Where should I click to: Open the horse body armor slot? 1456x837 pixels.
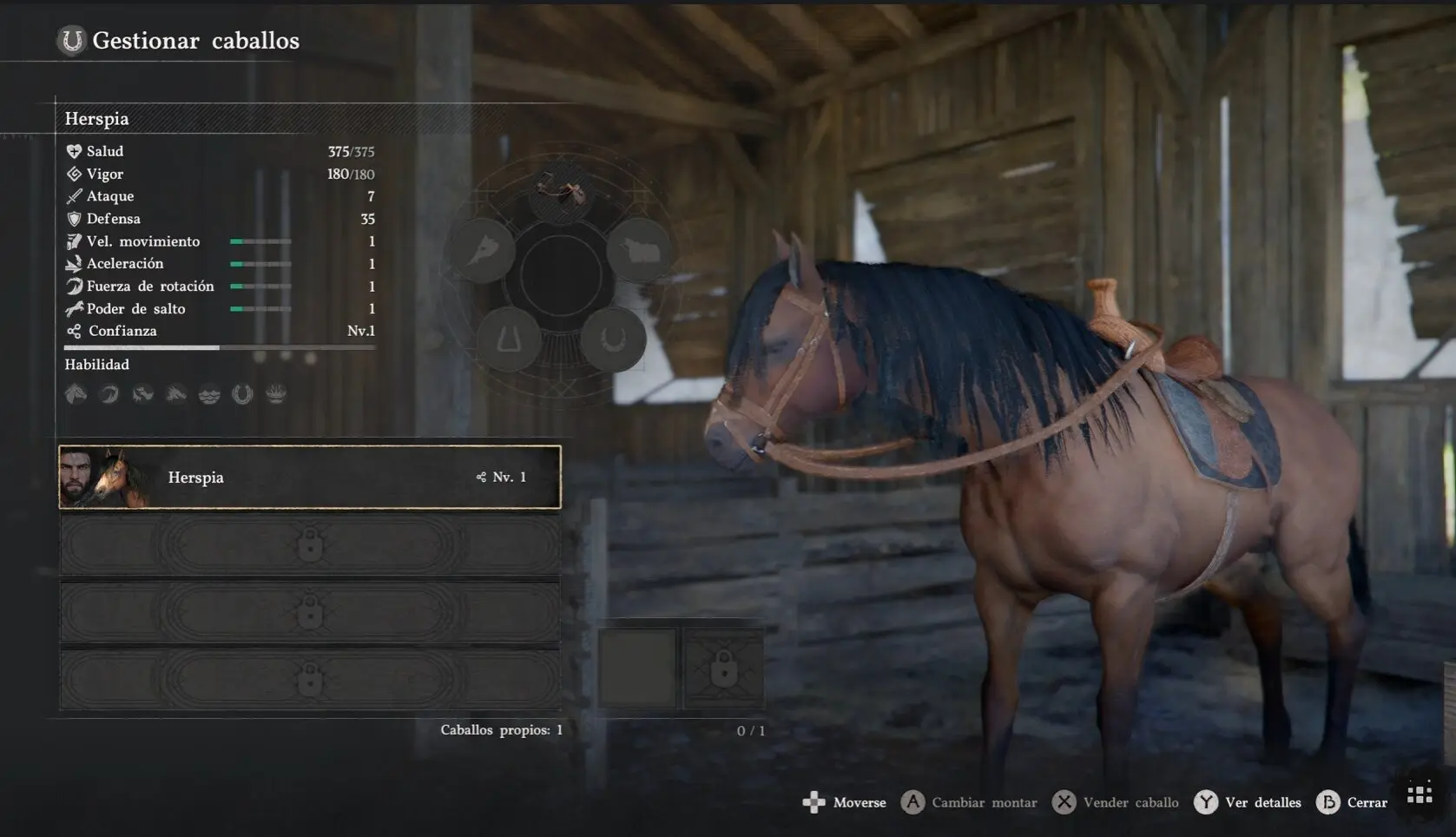click(639, 250)
